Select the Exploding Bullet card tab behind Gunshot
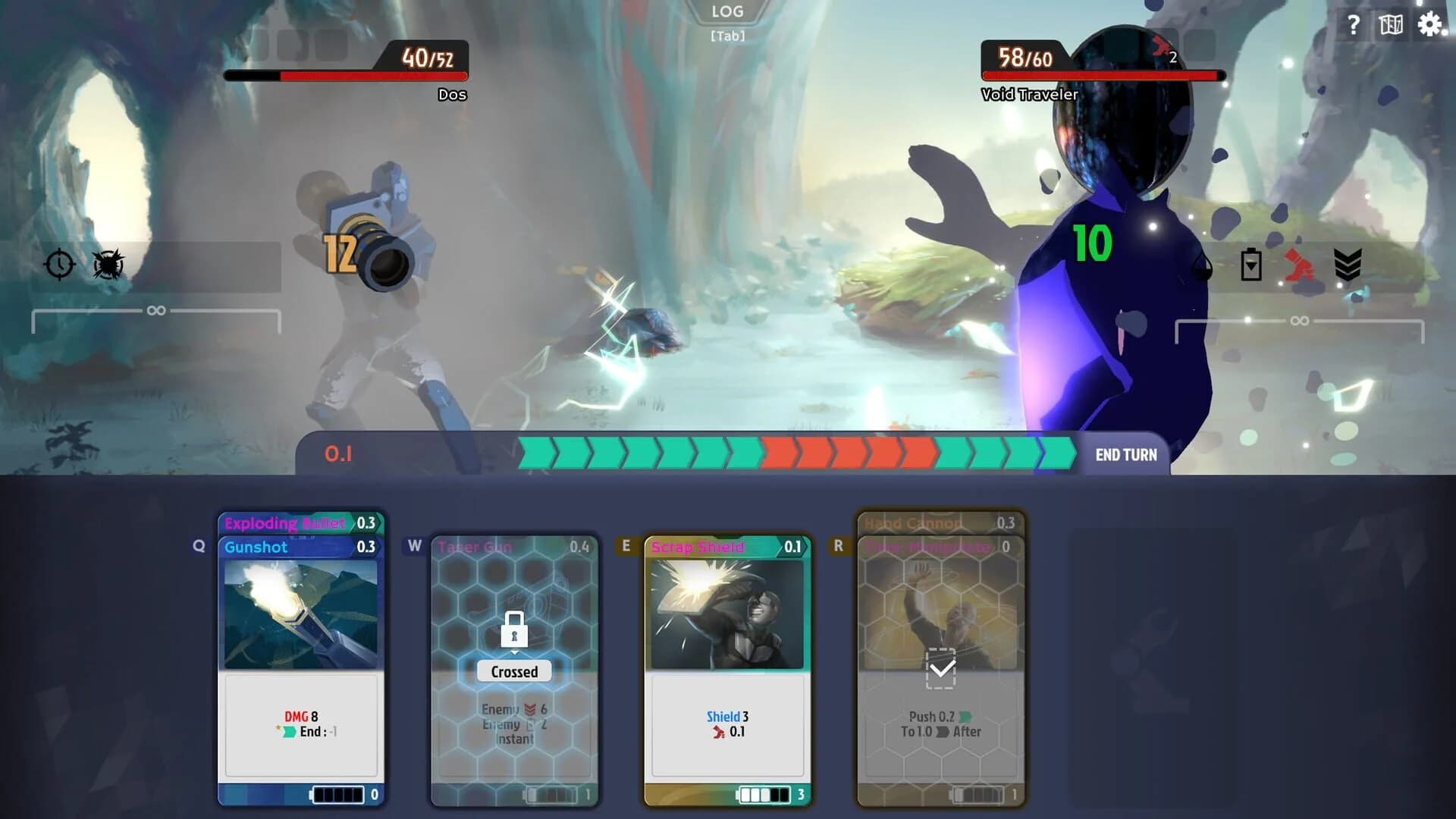Image resolution: width=1456 pixels, height=819 pixels. pyautogui.click(x=294, y=524)
